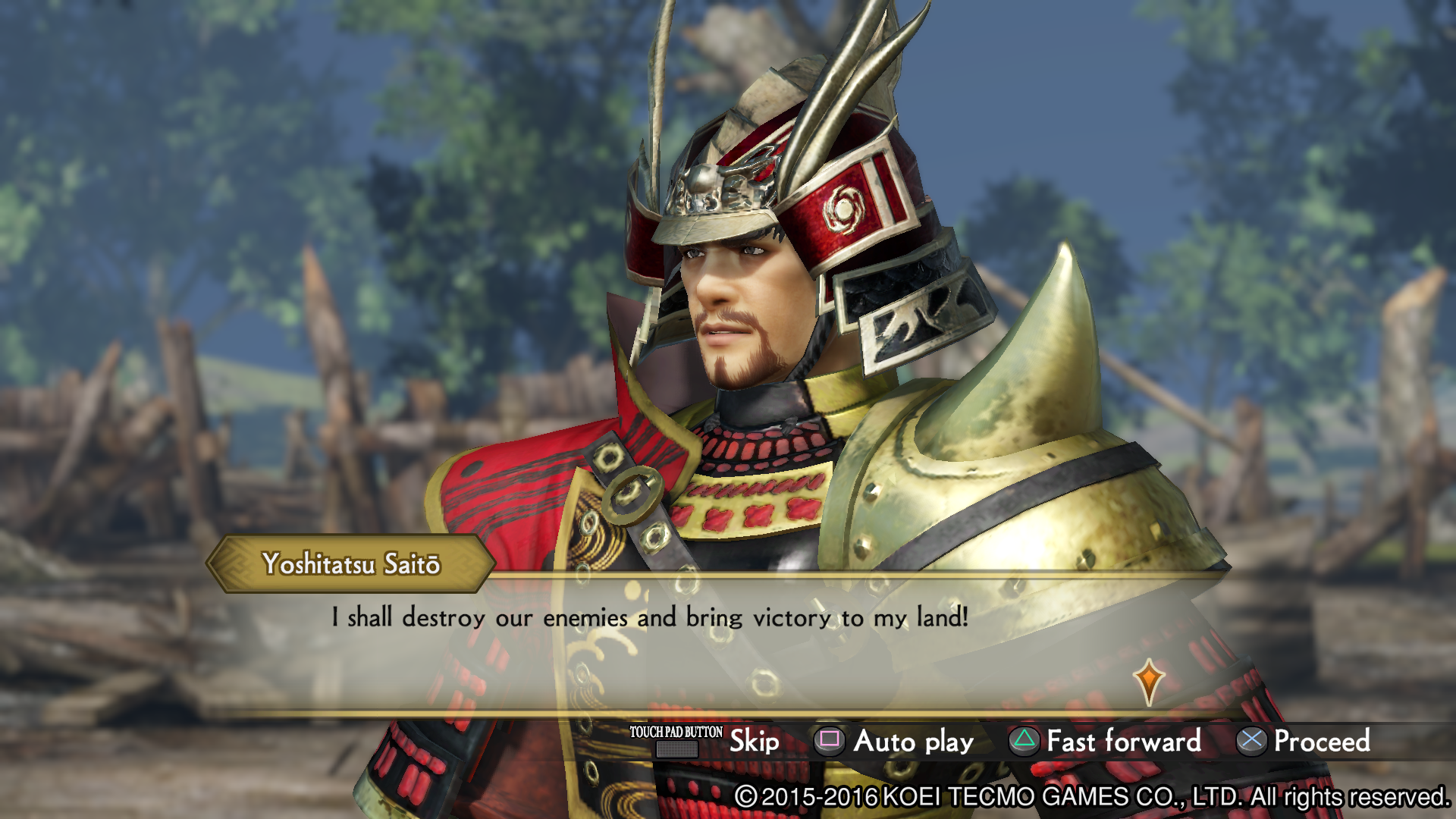Open the dialogue options bar
The image size is (1456, 819).
click(986, 742)
